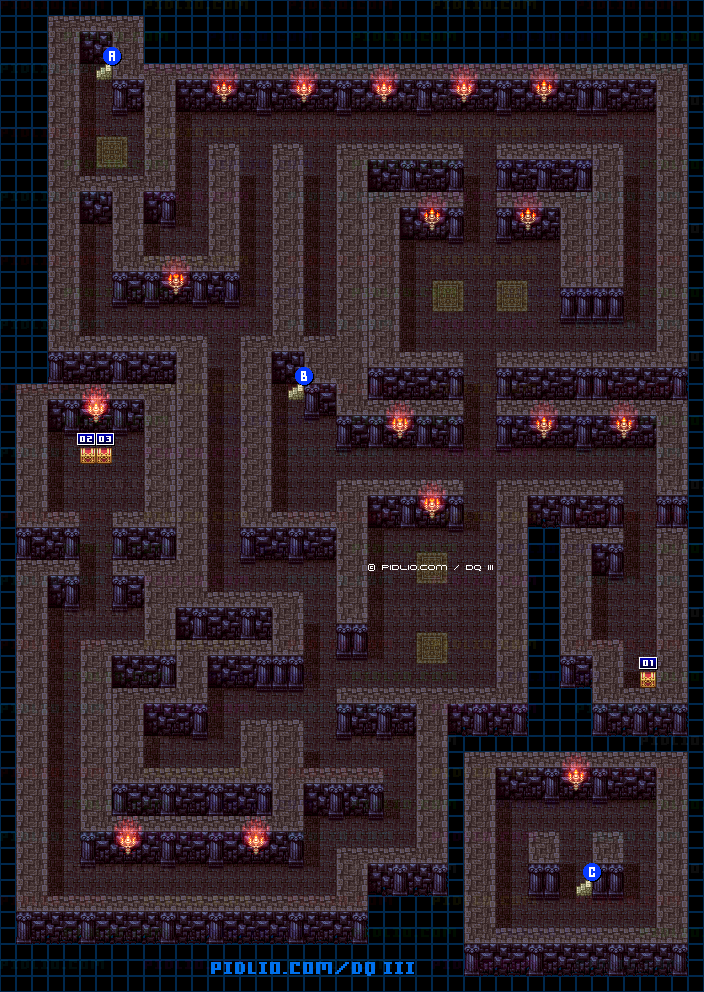Click the treasure chest label 02

tap(86, 439)
